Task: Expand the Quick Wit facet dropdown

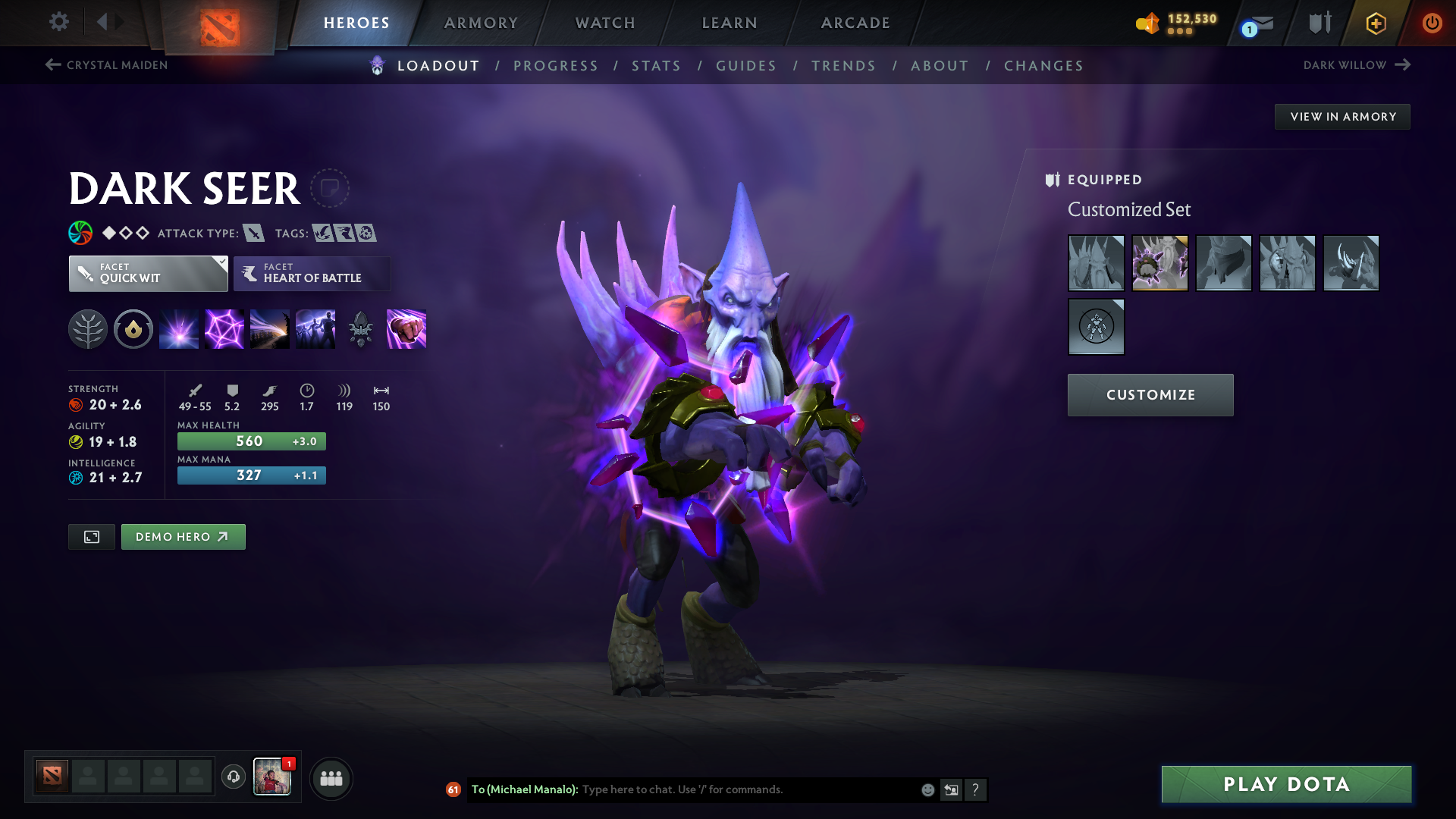Action: 221,263
